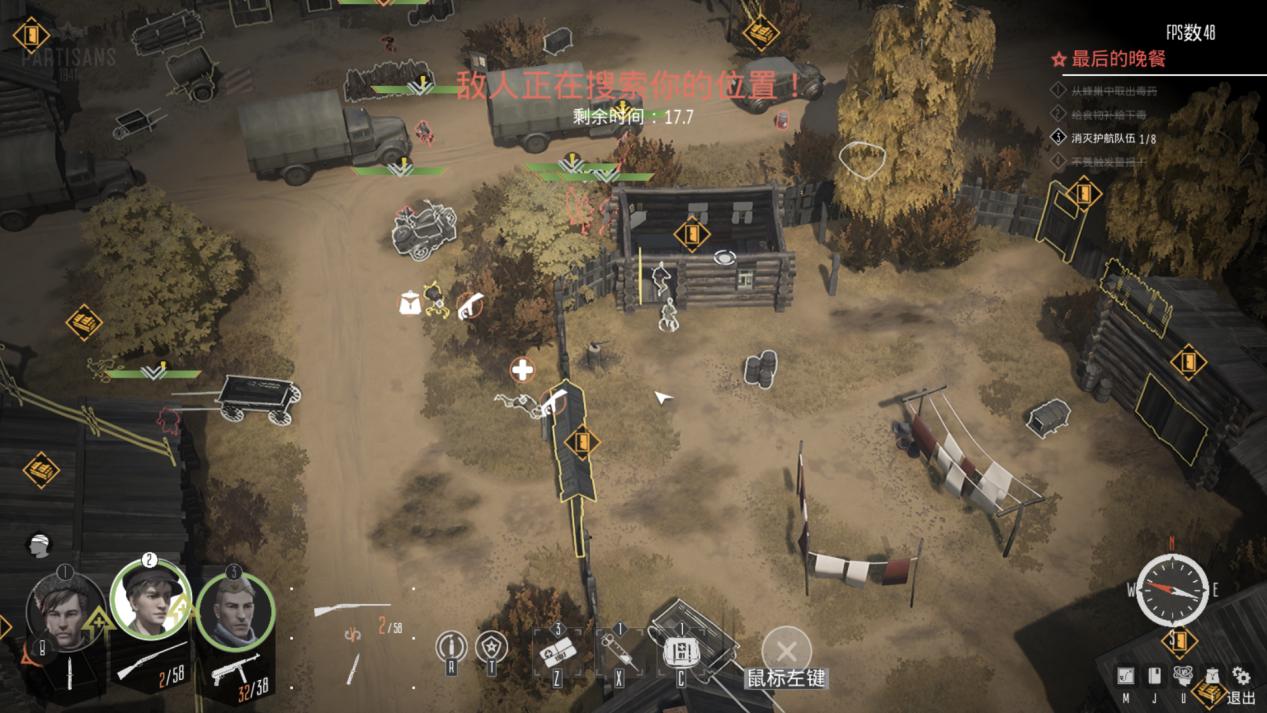Activate the star badge skill icon
The height and width of the screenshot is (713, 1267).
pos(491,648)
